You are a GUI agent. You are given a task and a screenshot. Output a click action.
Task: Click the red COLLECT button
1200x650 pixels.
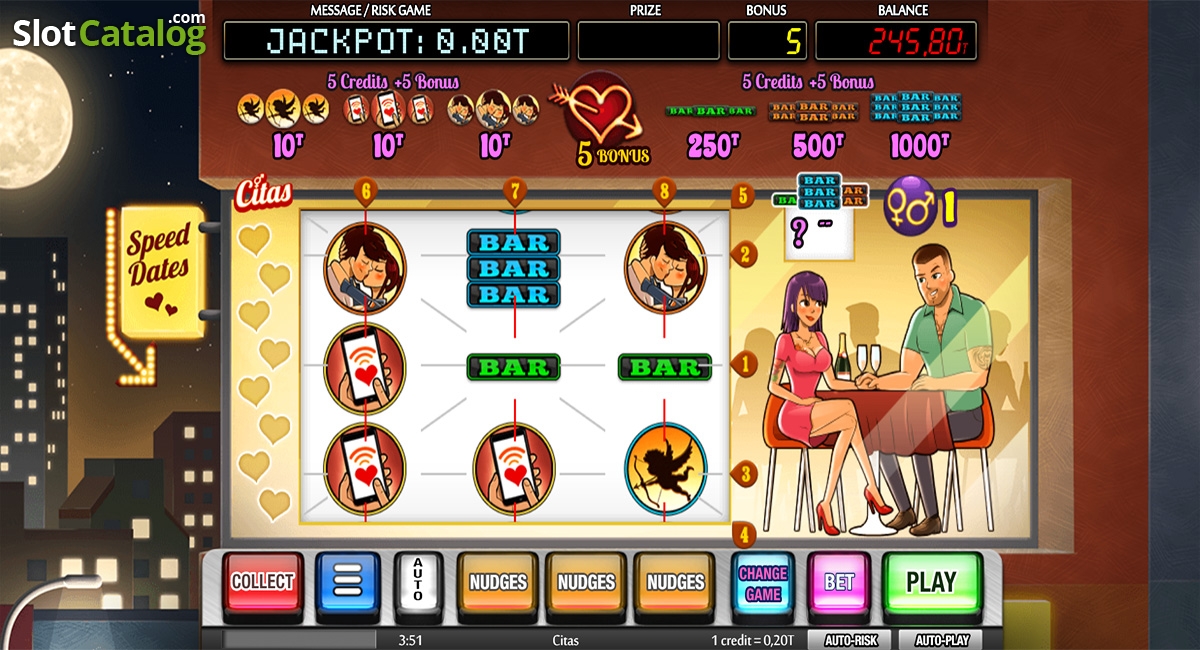tap(263, 582)
